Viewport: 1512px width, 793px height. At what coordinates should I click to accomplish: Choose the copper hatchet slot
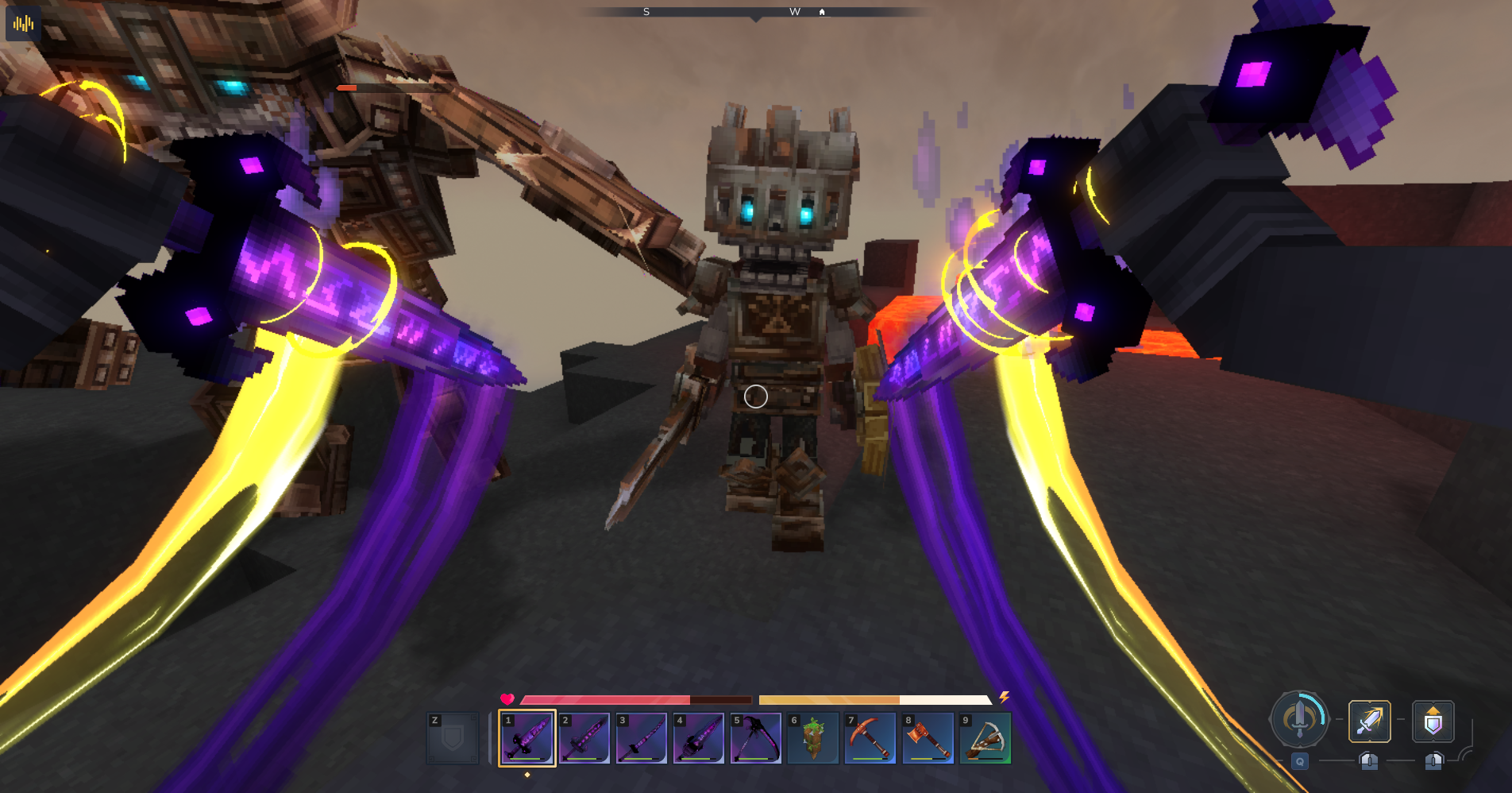point(928,738)
